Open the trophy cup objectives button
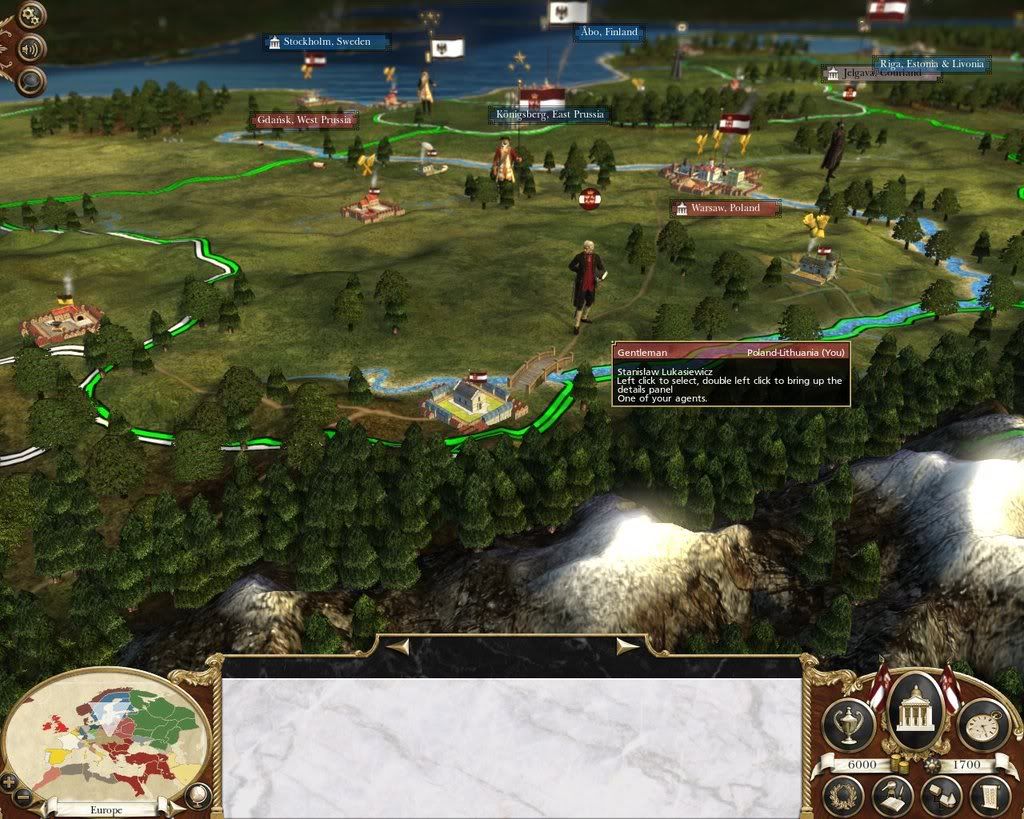The width and height of the screenshot is (1024, 819). point(848,724)
